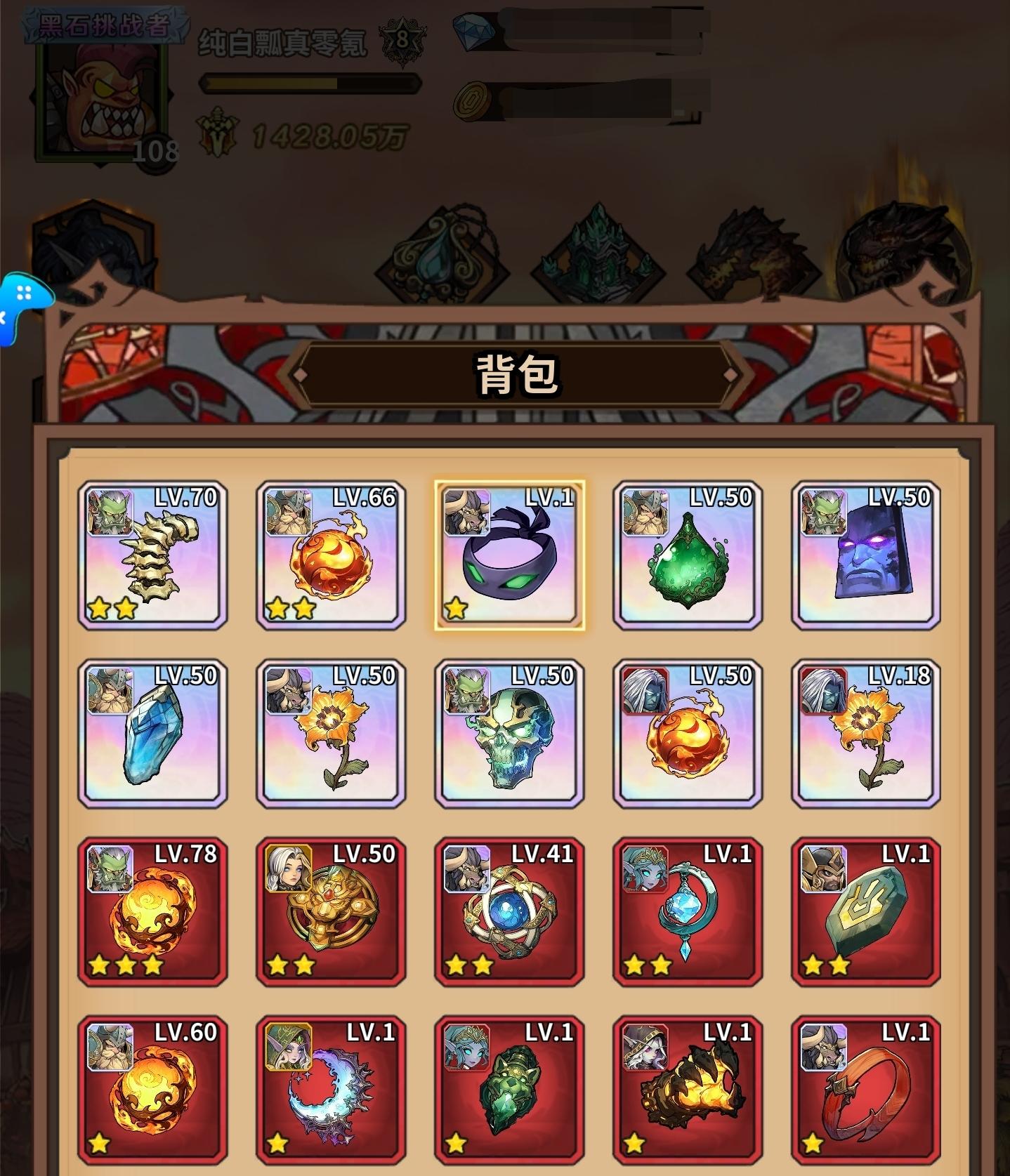1010x1176 pixels.
Task: Click the diamond currency icon
Action: pos(477,32)
